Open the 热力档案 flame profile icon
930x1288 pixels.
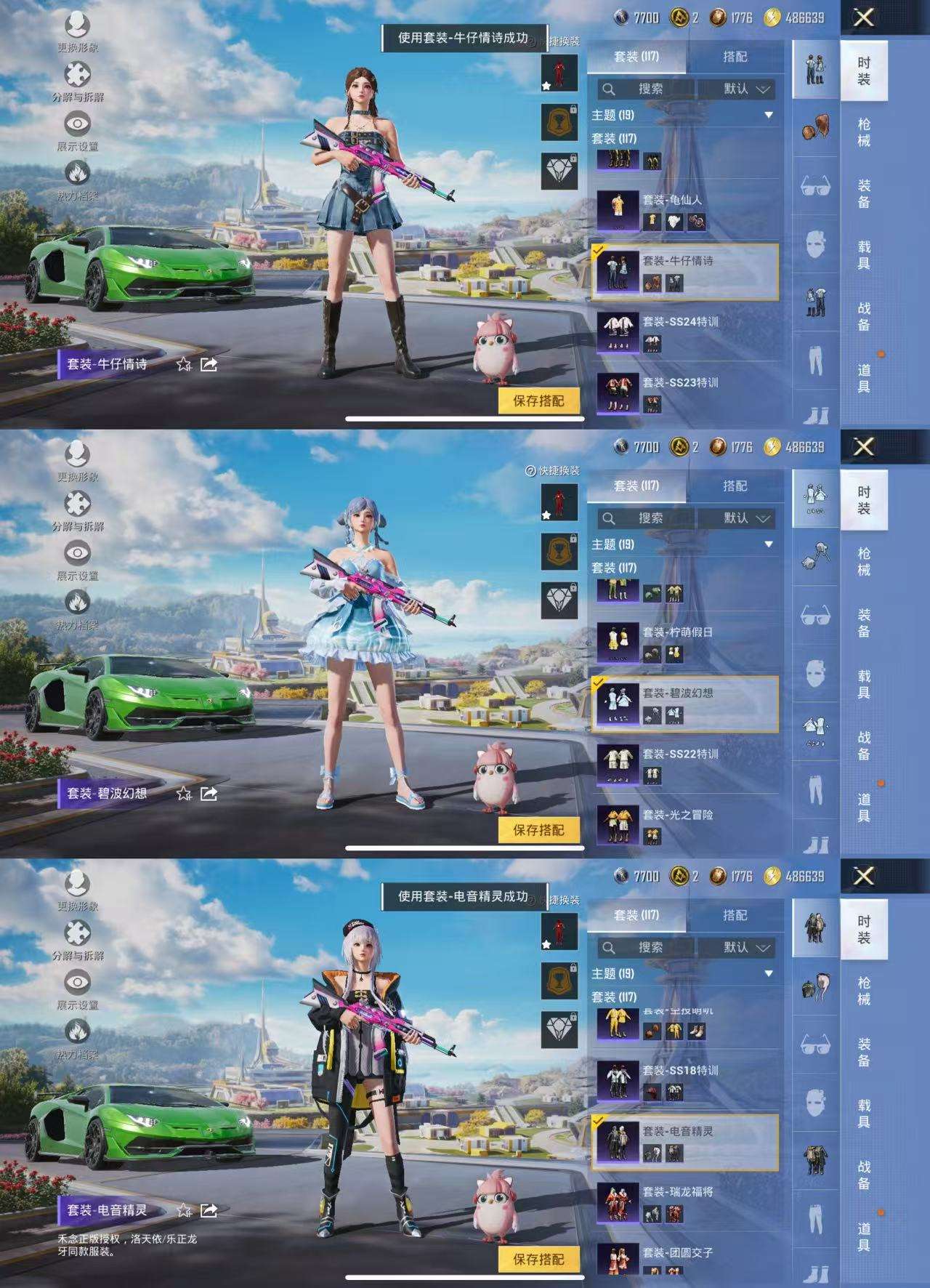point(78,173)
